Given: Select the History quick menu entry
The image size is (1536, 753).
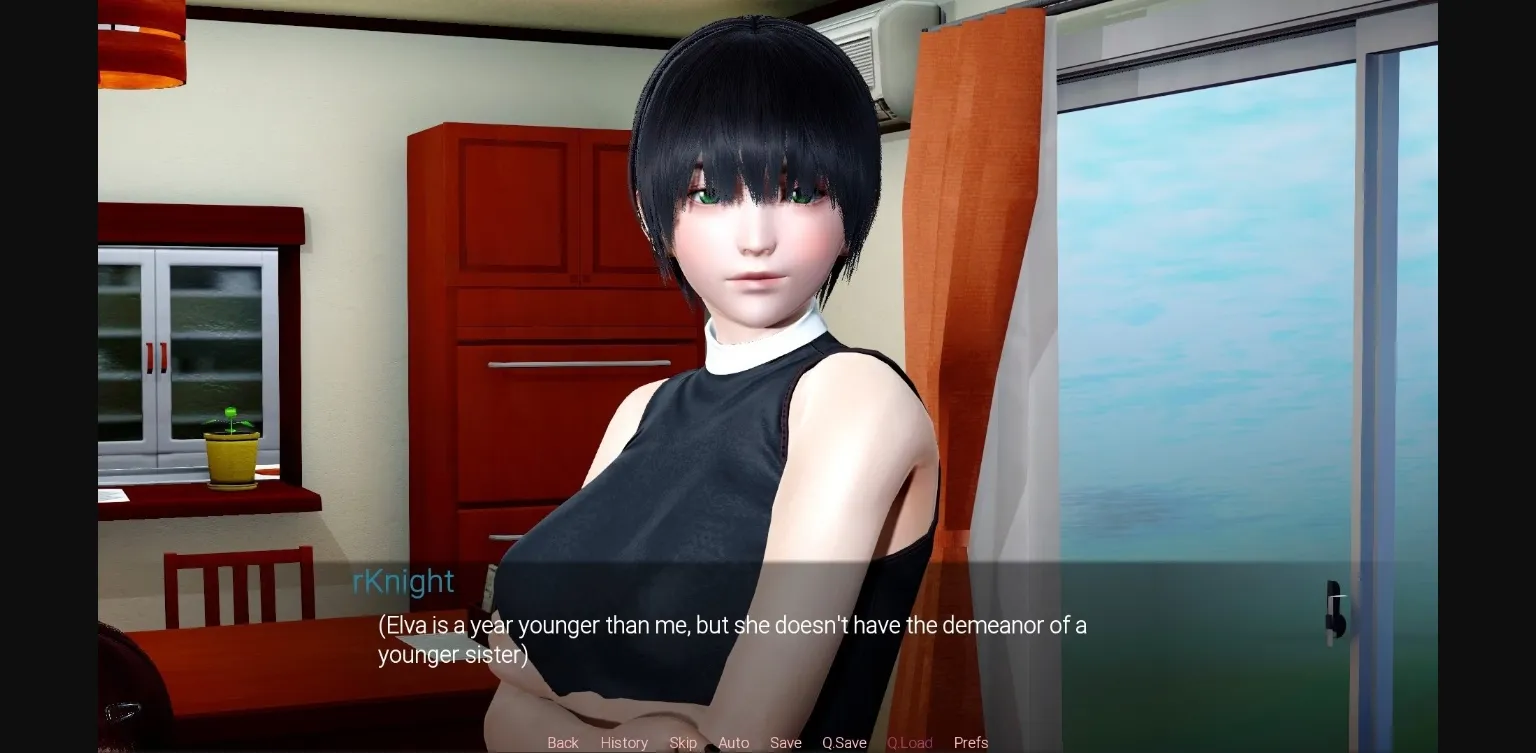Looking at the screenshot, I should [x=624, y=742].
